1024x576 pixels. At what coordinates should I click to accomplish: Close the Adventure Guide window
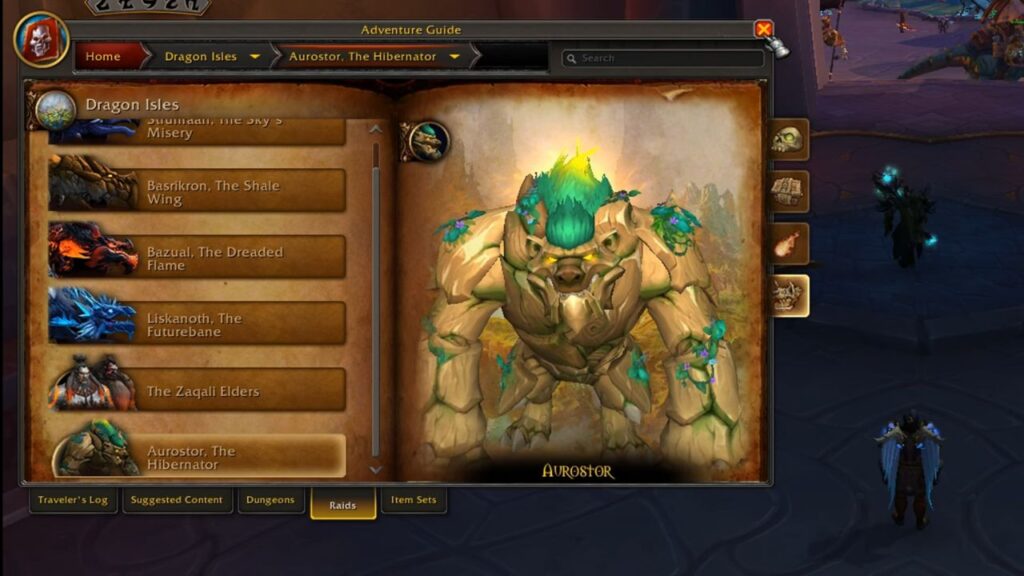pyautogui.click(x=764, y=30)
